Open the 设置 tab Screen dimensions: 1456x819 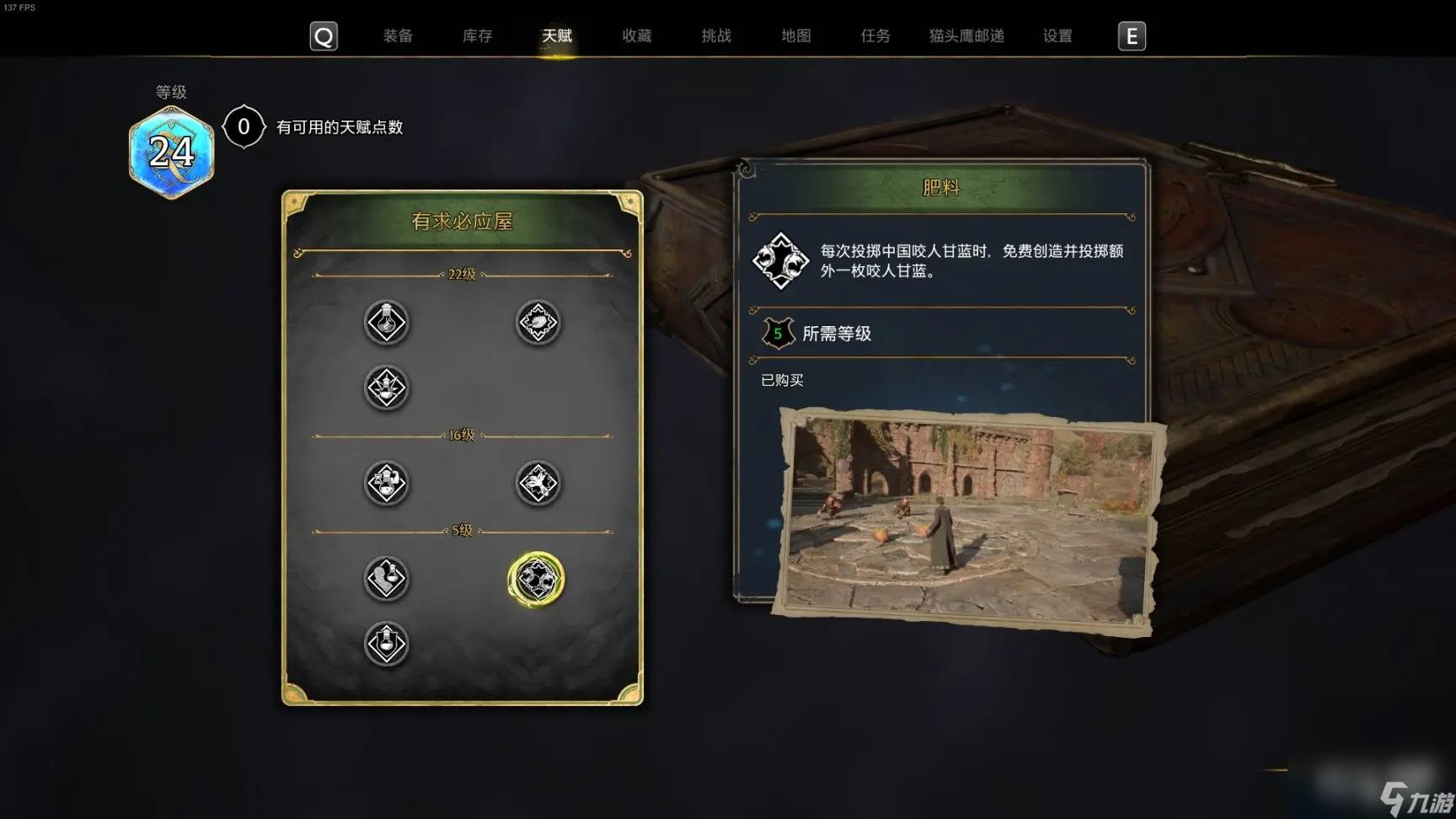1057,36
